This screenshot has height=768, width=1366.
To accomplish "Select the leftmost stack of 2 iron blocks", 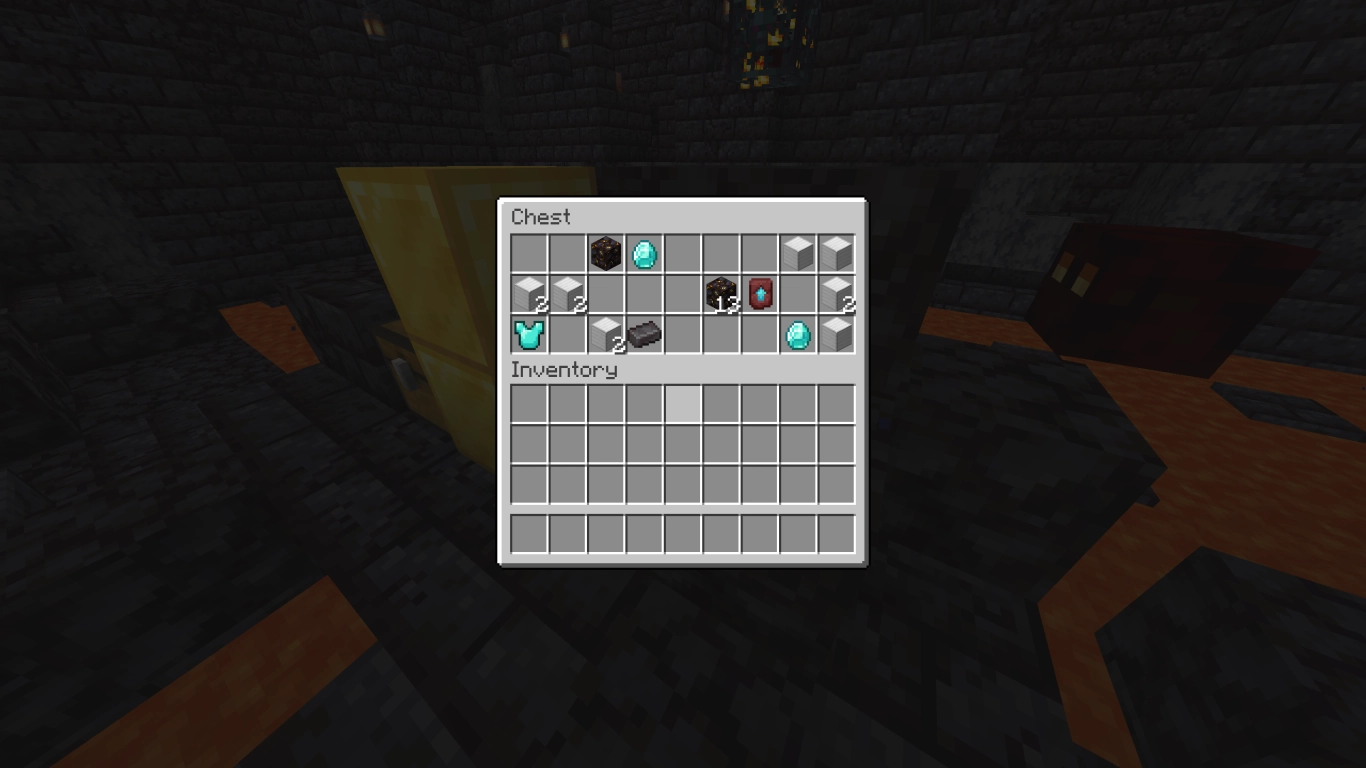I will tap(528, 294).
